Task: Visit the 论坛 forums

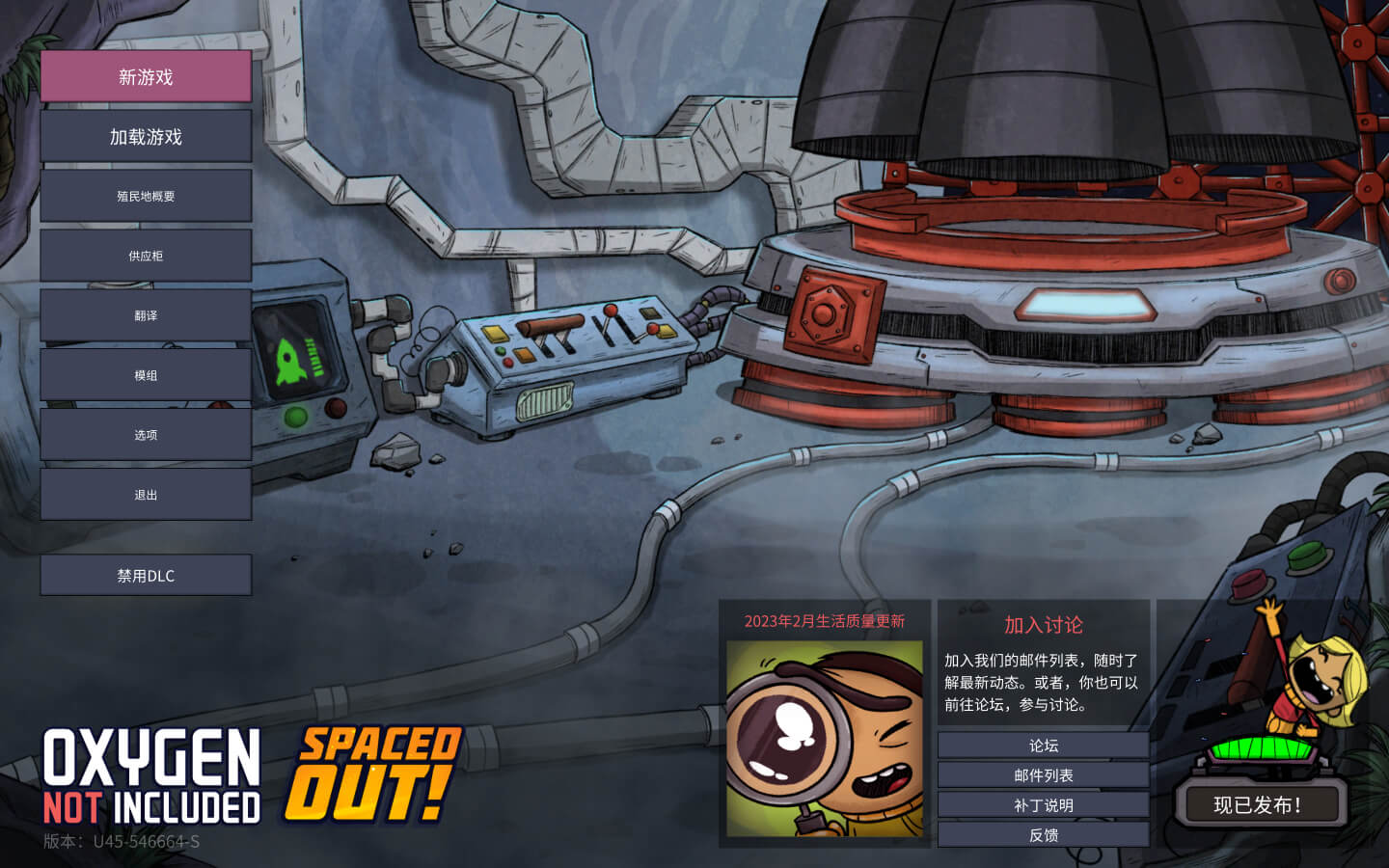Action: [1043, 744]
